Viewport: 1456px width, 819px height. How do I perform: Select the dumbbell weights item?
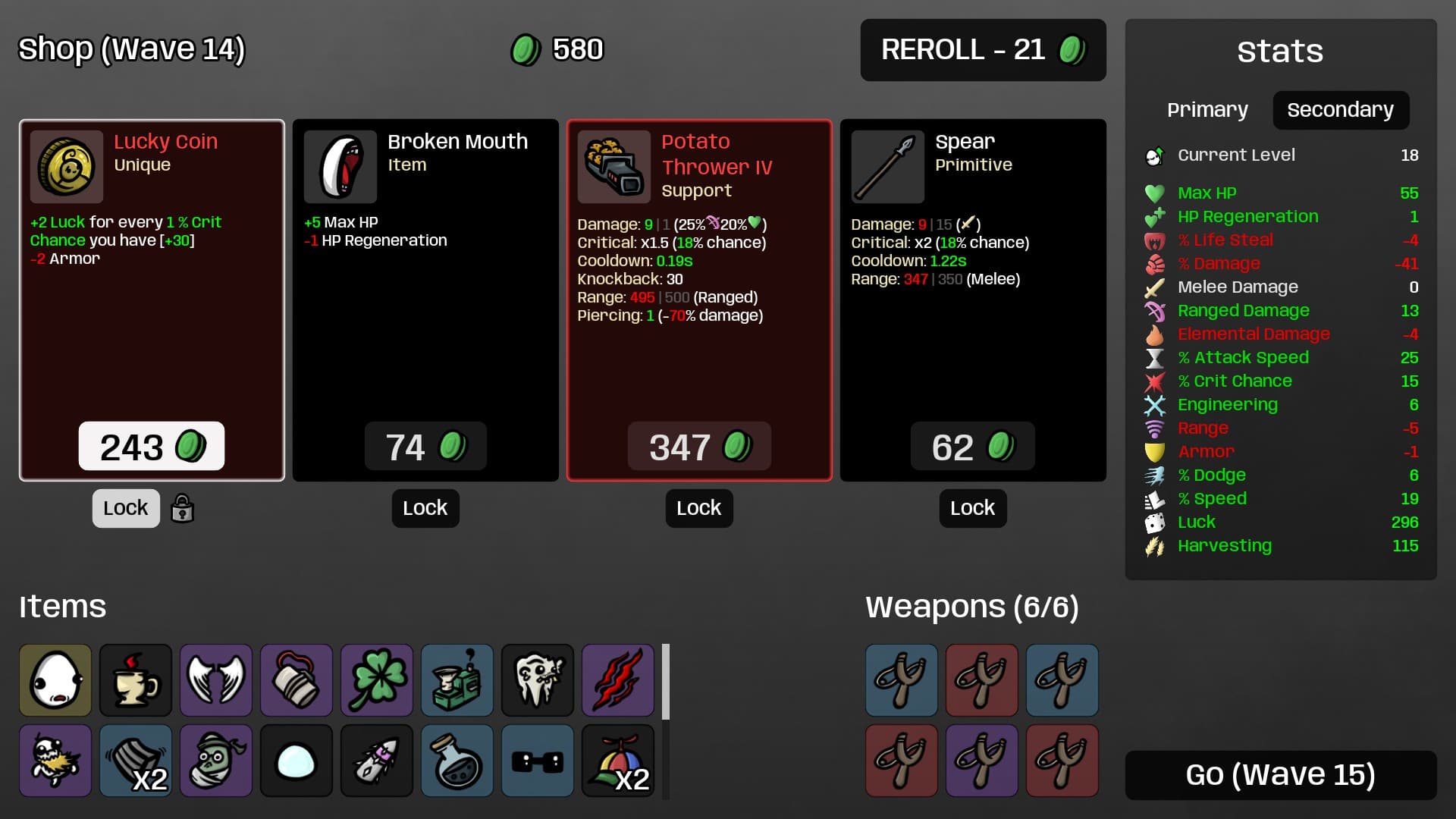(x=538, y=761)
